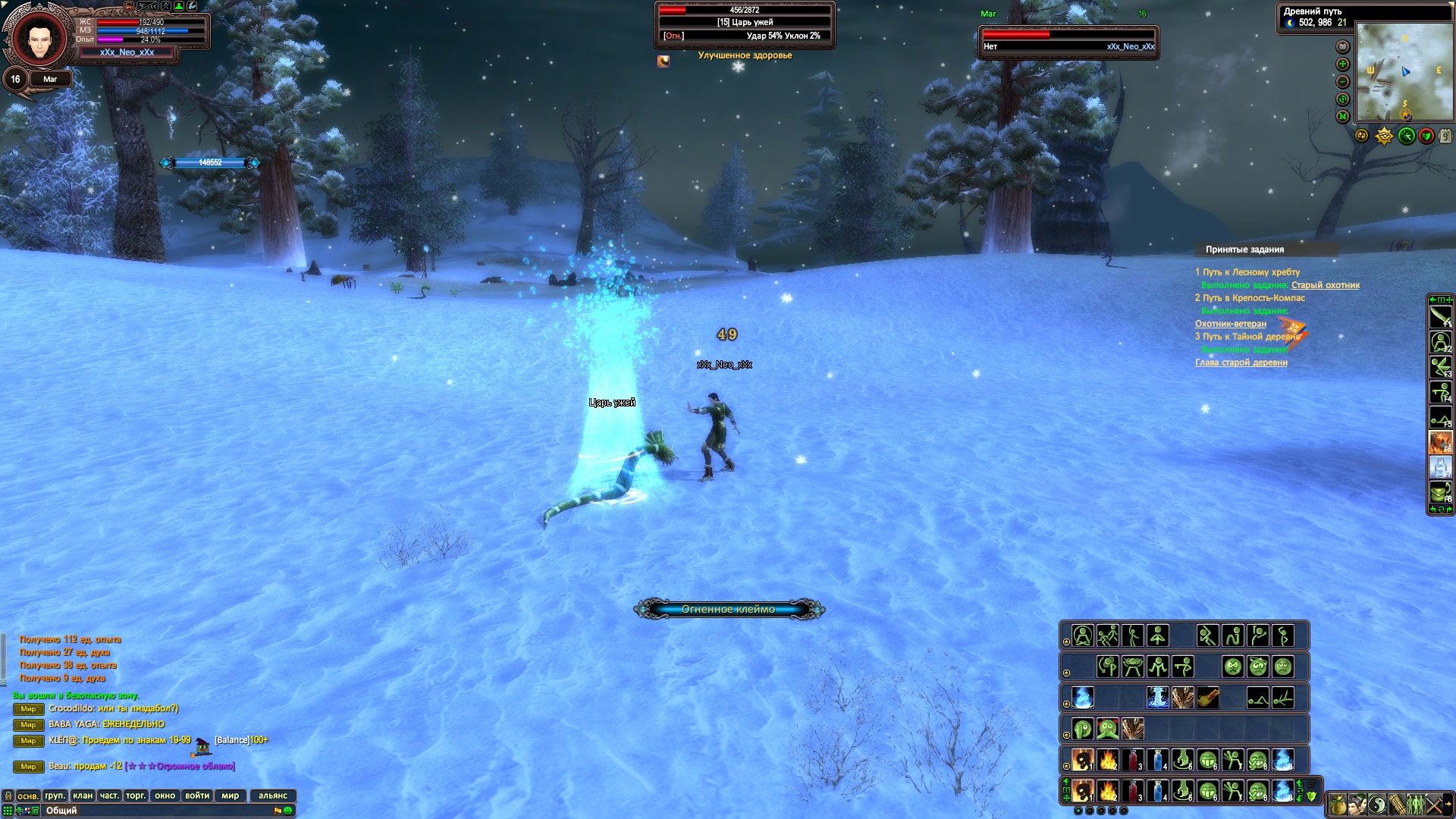Select the 'альянс' chat tab
Screen dimensions: 1456x819
[273, 795]
